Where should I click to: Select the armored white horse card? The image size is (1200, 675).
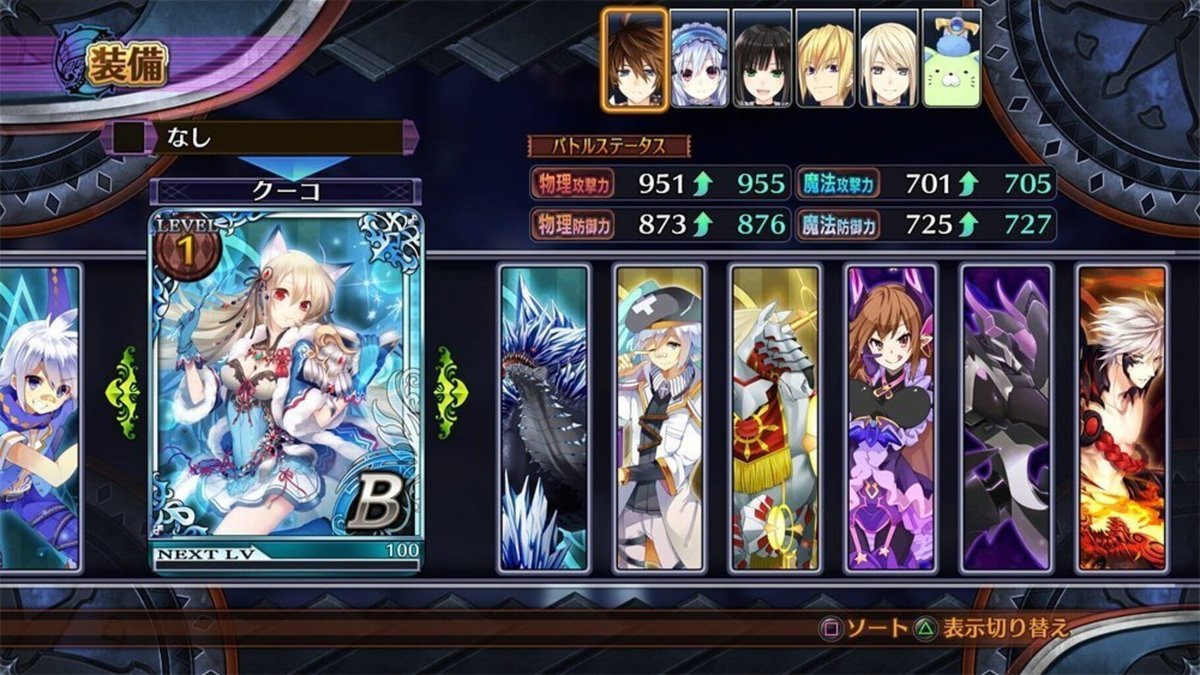tap(775, 418)
